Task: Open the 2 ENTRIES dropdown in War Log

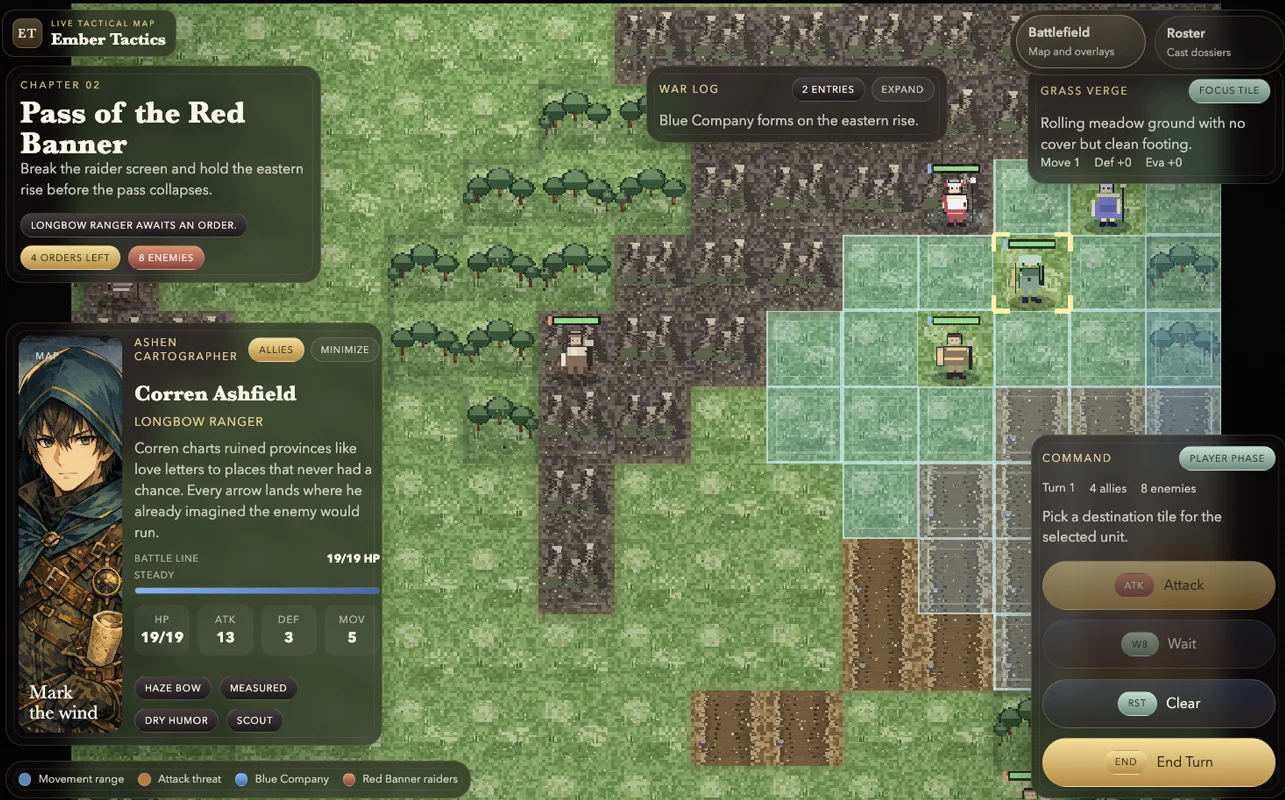Action: pyautogui.click(x=828, y=89)
